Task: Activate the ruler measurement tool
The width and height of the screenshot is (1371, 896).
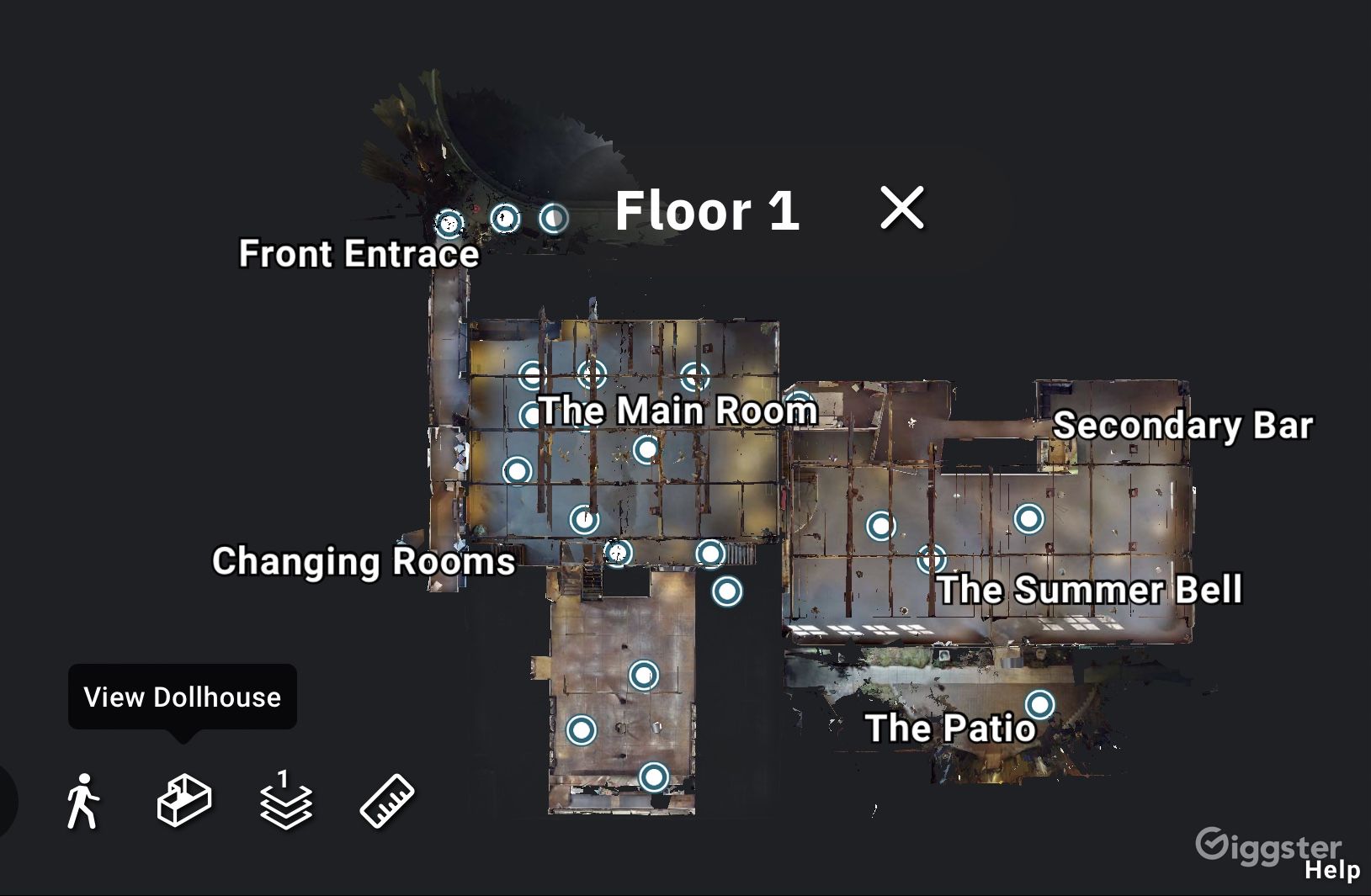Action: [x=387, y=800]
